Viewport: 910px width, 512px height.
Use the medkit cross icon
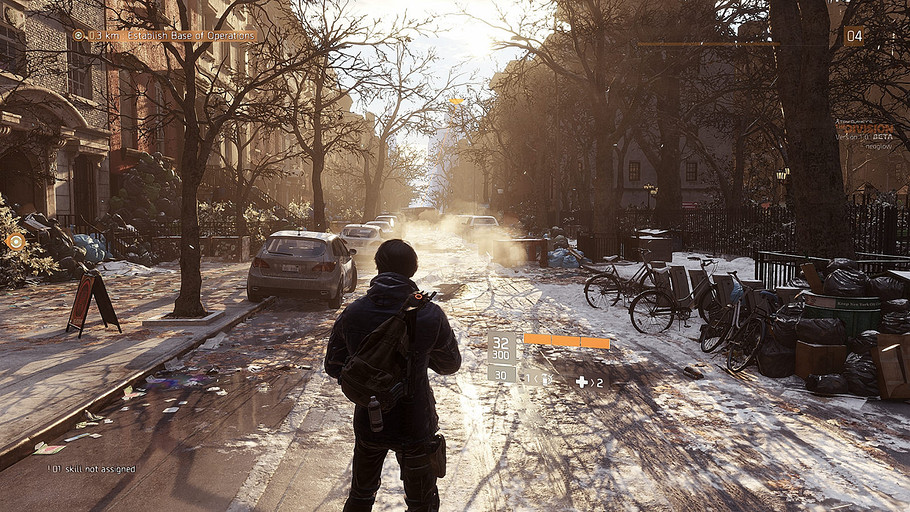click(582, 381)
